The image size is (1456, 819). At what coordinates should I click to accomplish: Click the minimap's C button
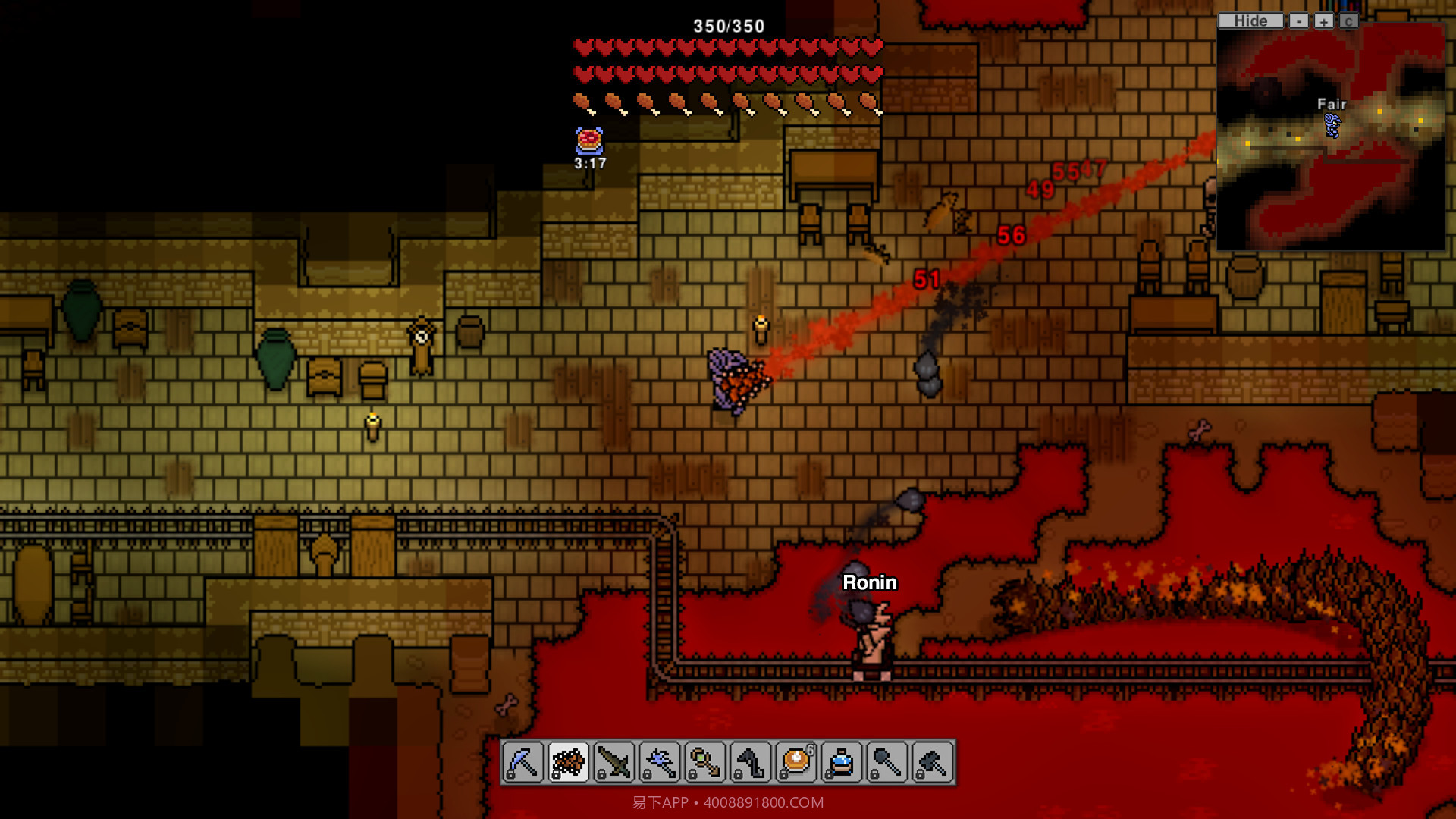click(x=1348, y=21)
